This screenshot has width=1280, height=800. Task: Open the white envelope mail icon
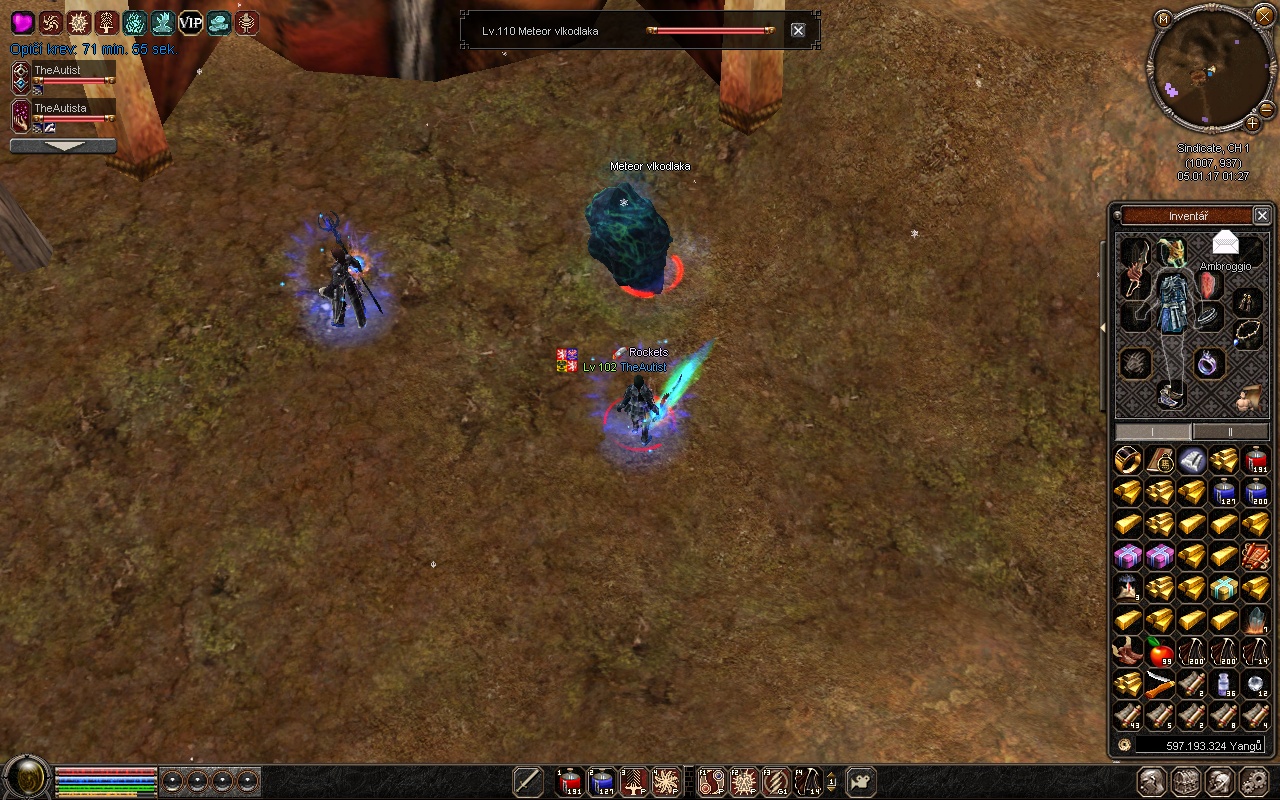point(1226,243)
